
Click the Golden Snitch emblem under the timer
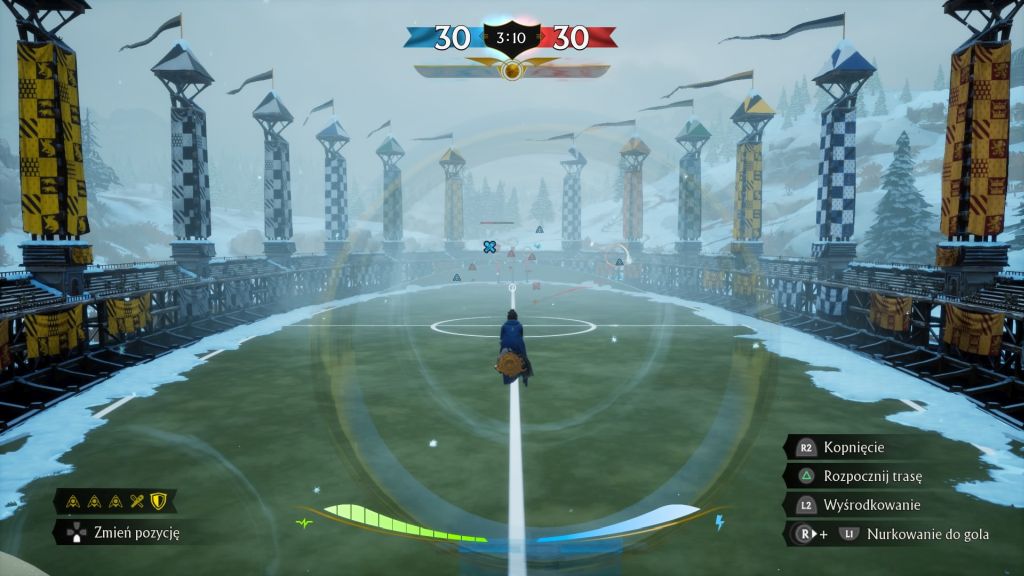click(511, 71)
